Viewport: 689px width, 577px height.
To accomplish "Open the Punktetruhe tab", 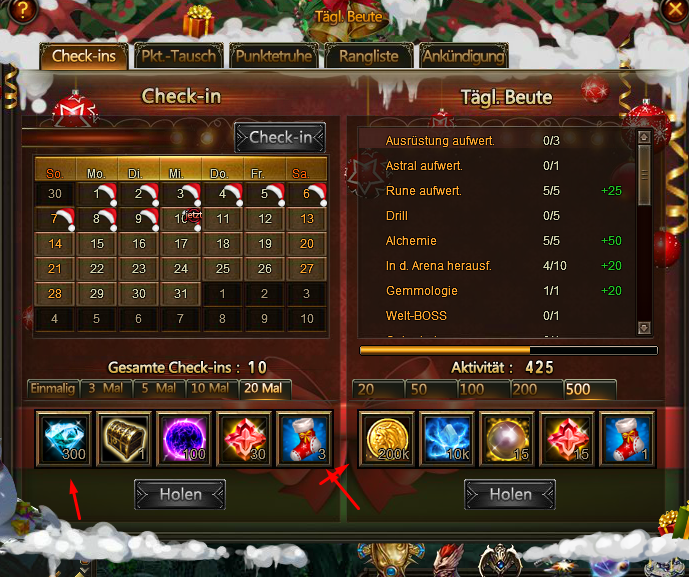I will pyautogui.click(x=273, y=56).
